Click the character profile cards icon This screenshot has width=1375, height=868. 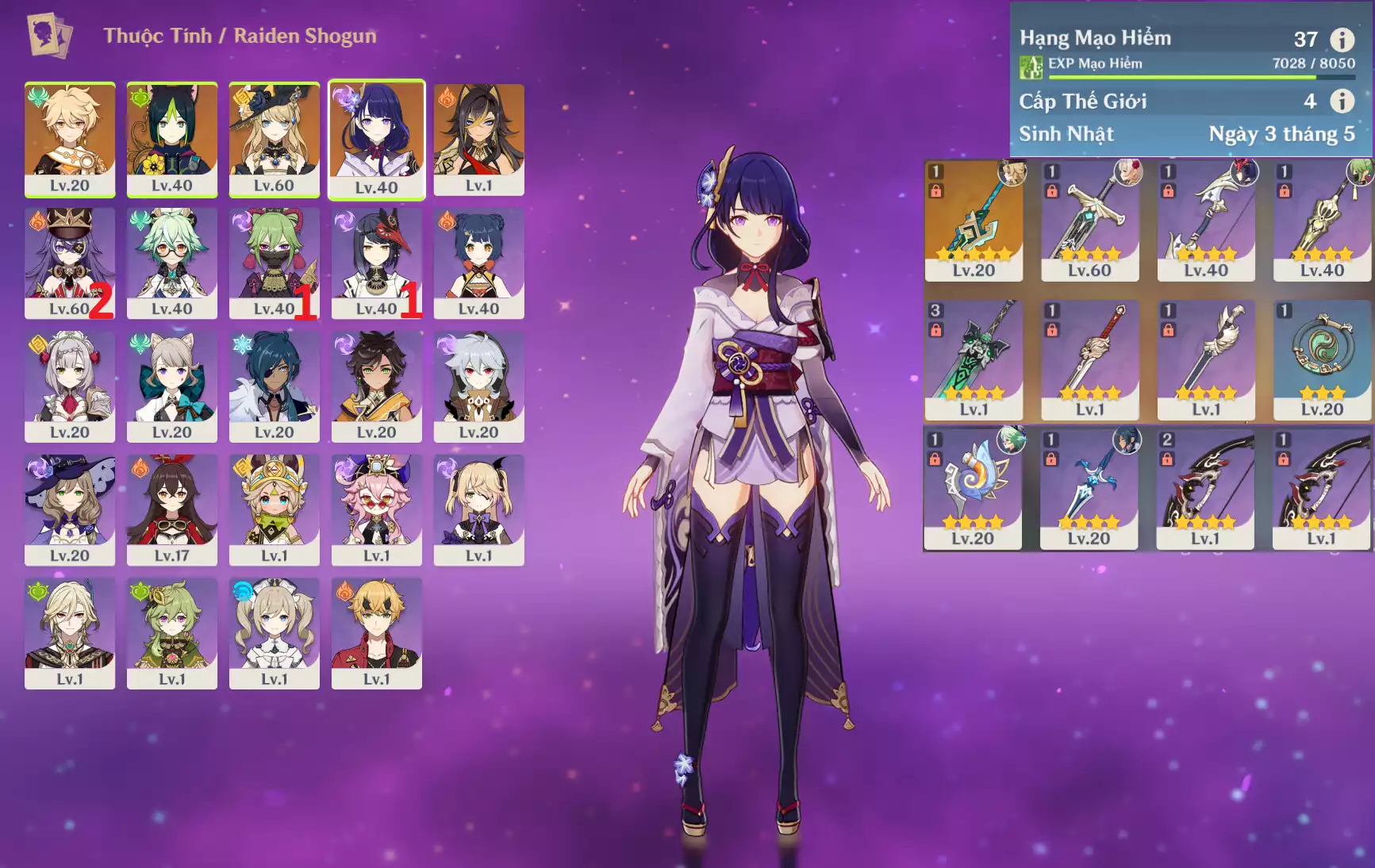[49, 36]
